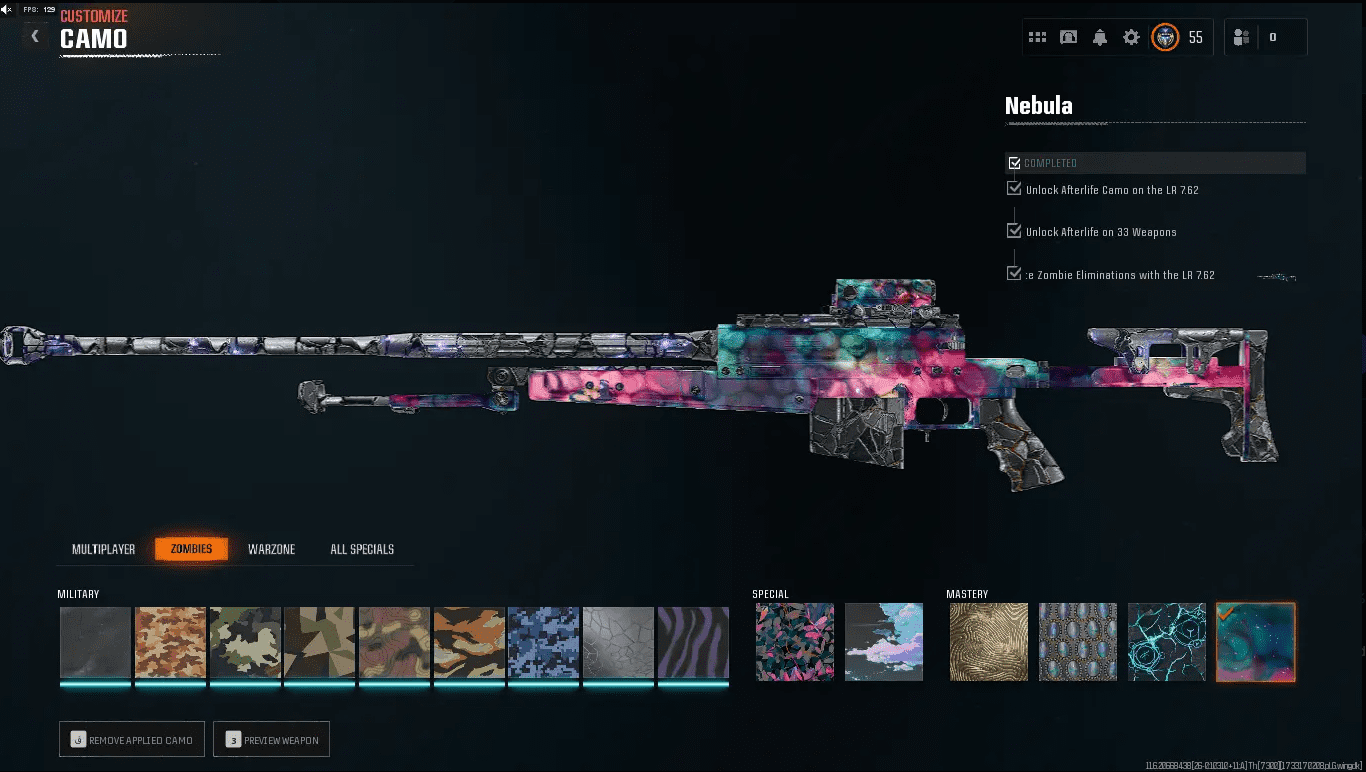
Task: Open the social party icon
Action: click(x=1242, y=37)
